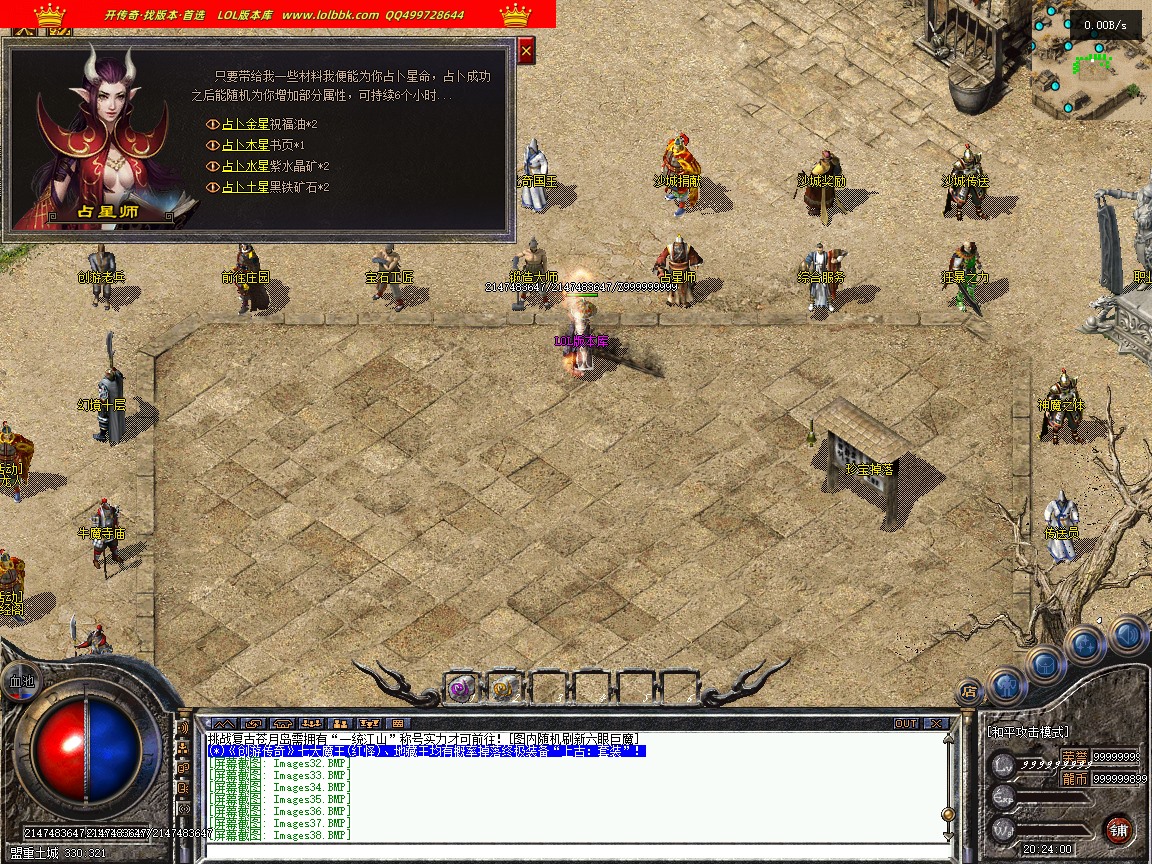Open the minimap in the corner

(1090, 62)
